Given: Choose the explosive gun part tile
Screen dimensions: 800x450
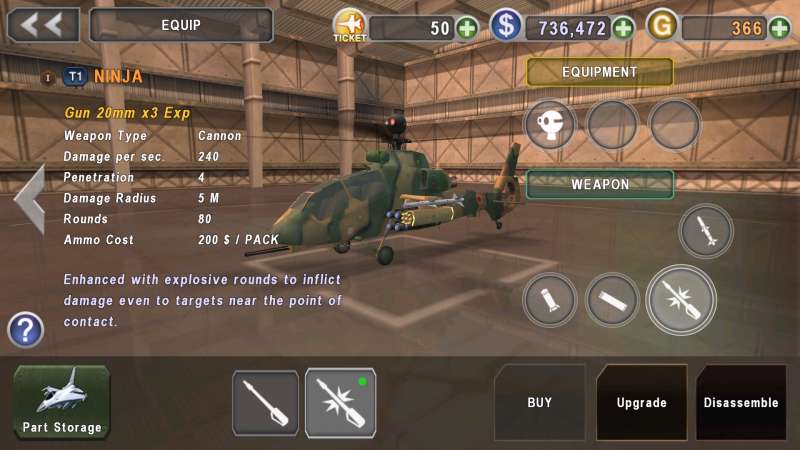Looking at the screenshot, I should pos(340,403).
